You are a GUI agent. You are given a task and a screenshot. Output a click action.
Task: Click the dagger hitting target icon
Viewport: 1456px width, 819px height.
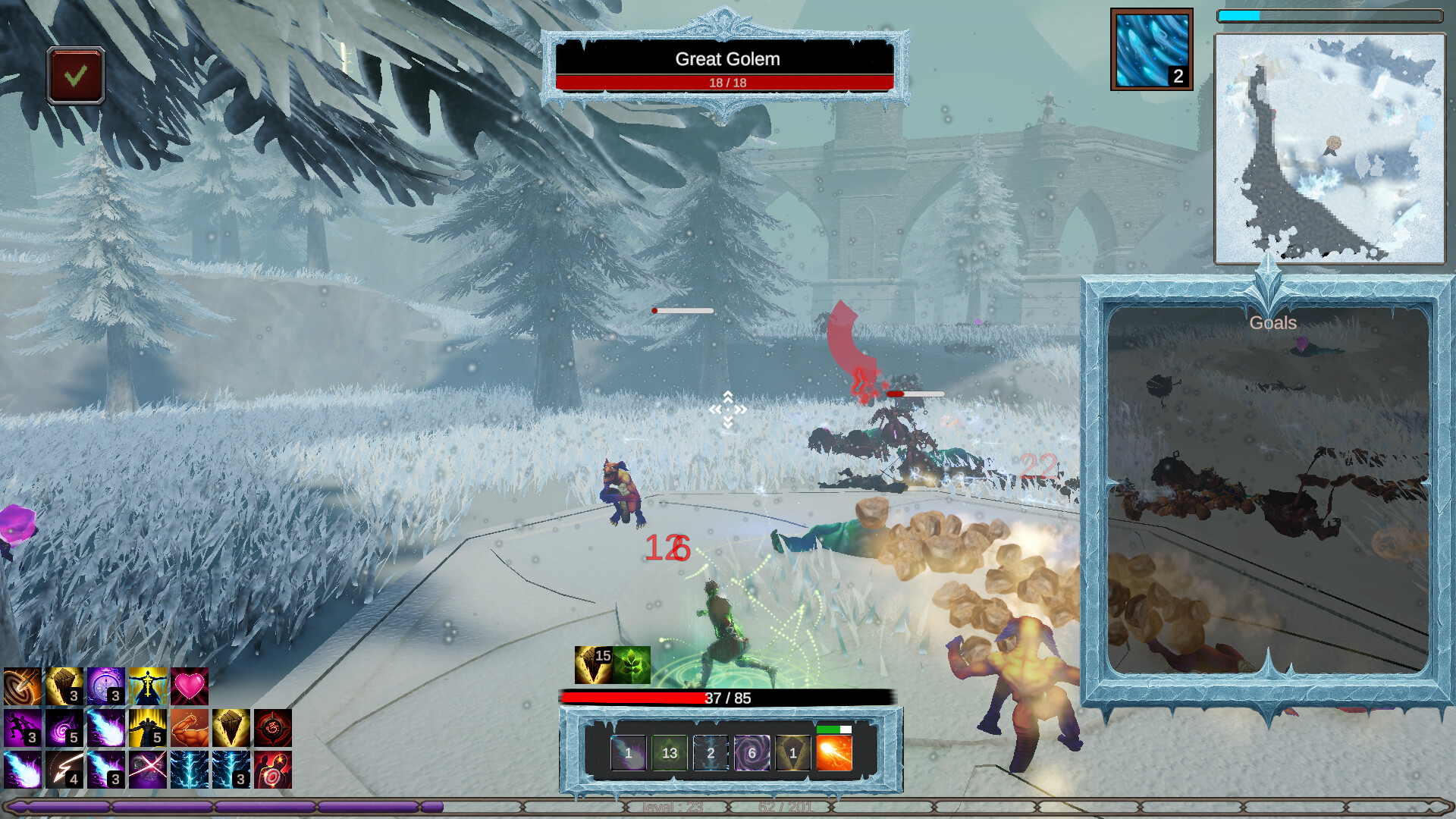click(x=23, y=686)
